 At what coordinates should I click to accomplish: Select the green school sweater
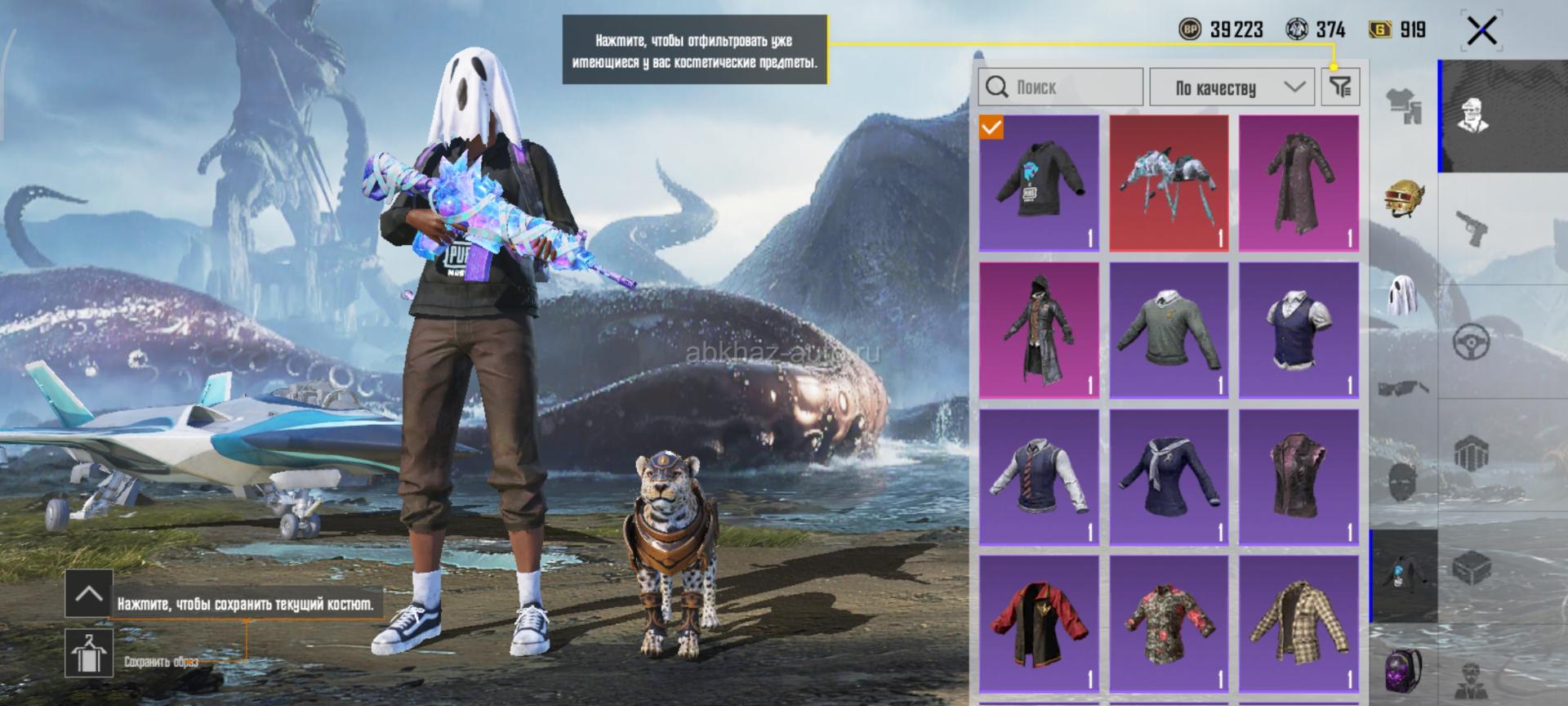(x=1169, y=330)
